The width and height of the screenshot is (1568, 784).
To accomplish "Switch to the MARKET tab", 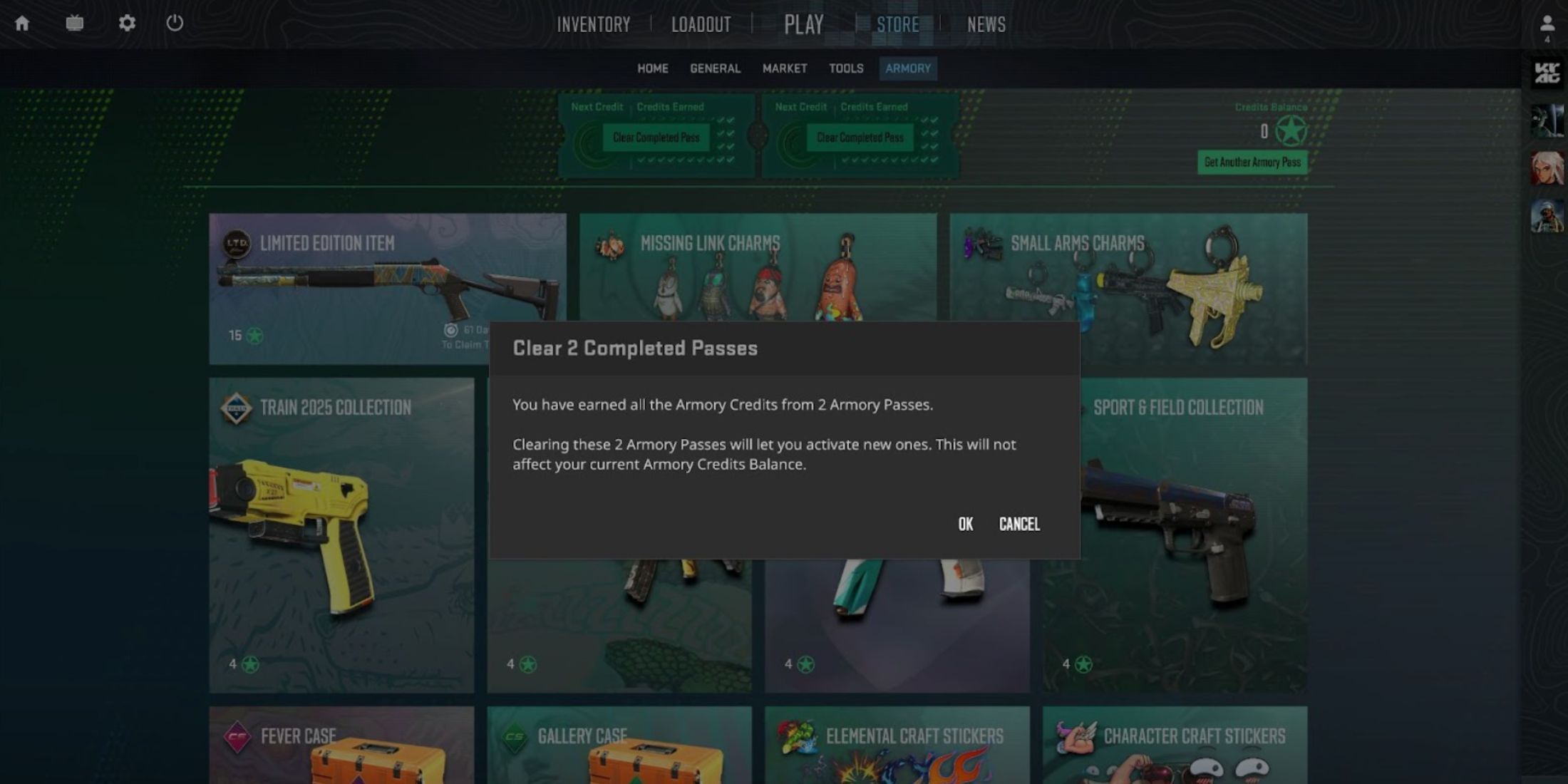I will [x=785, y=68].
